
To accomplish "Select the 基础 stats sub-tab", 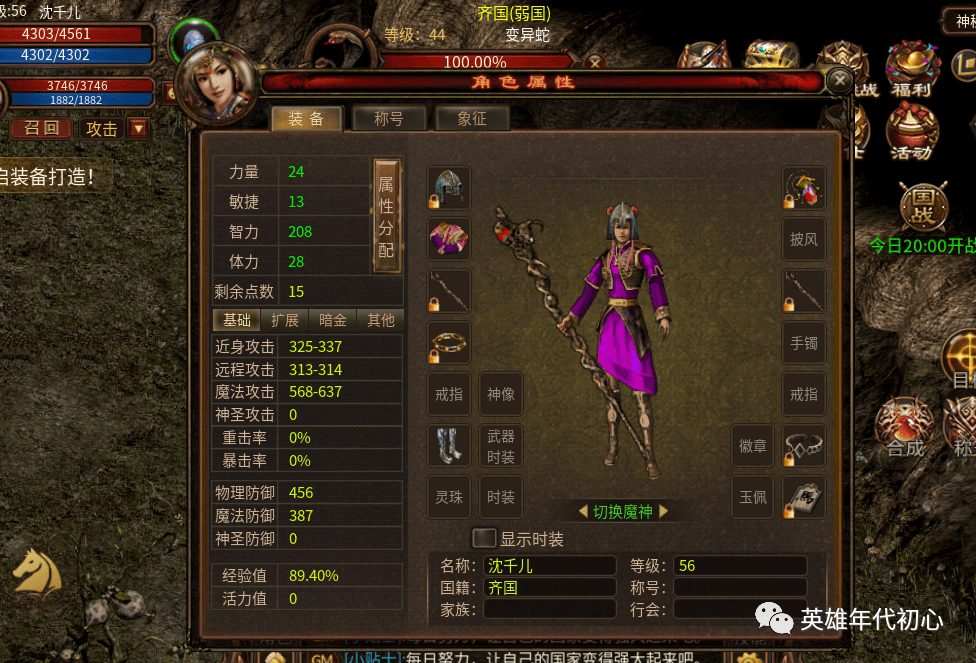I will pyautogui.click(x=237, y=320).
